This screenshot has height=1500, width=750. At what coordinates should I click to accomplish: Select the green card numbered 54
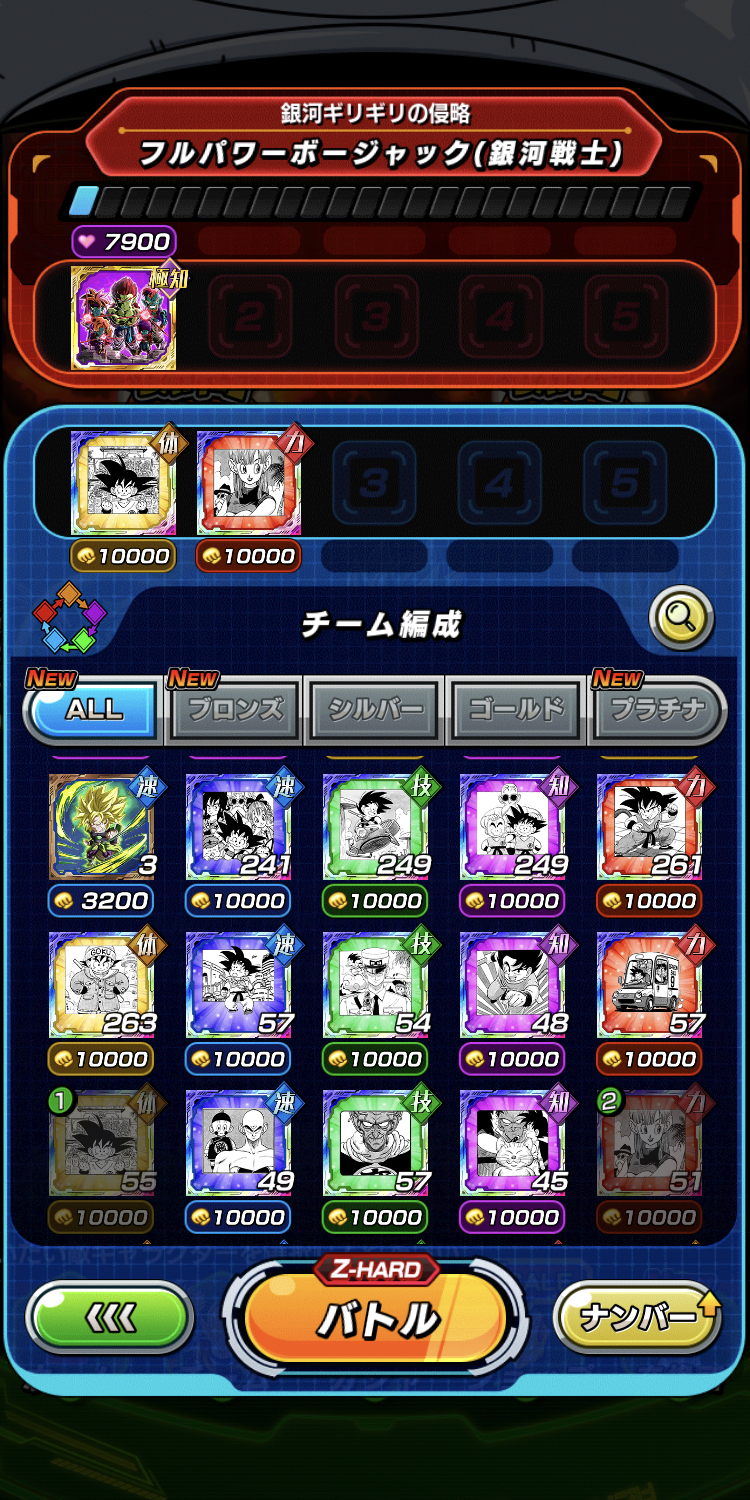point(375,985)
